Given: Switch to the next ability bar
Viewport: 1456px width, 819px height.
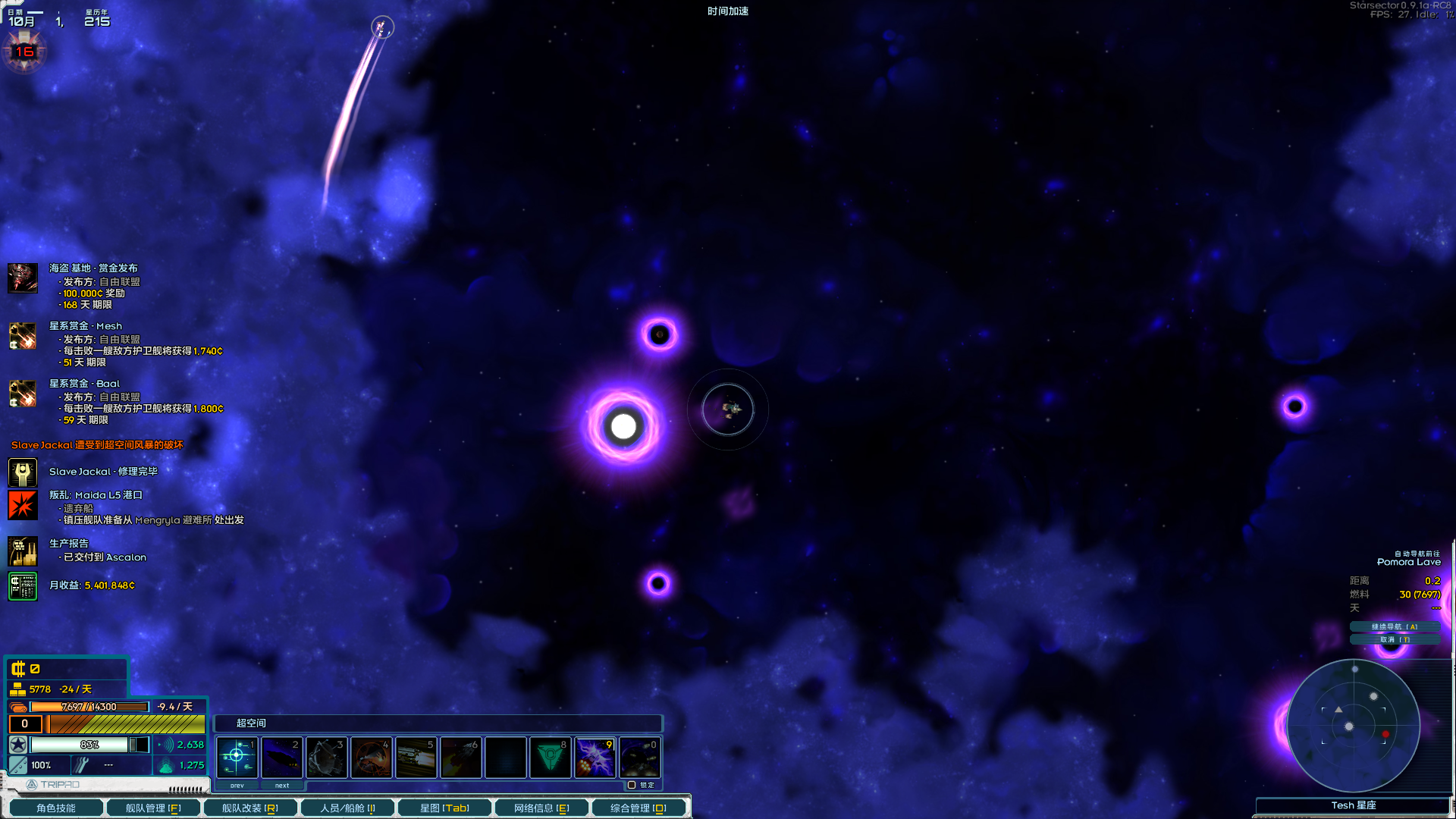Looking at the screenshot, I should [x=282, y=786].
